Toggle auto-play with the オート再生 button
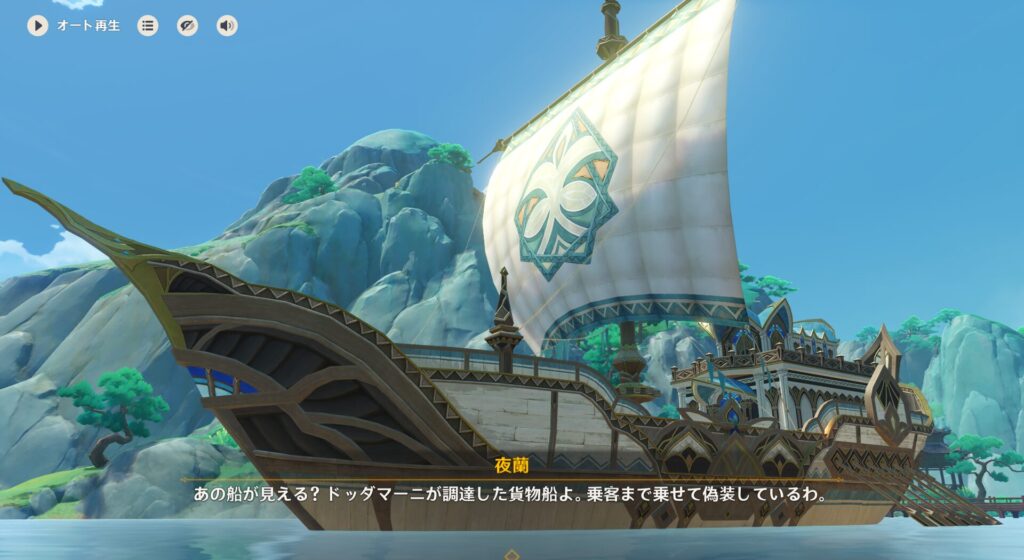1024x560 pixels. (38, 26)
